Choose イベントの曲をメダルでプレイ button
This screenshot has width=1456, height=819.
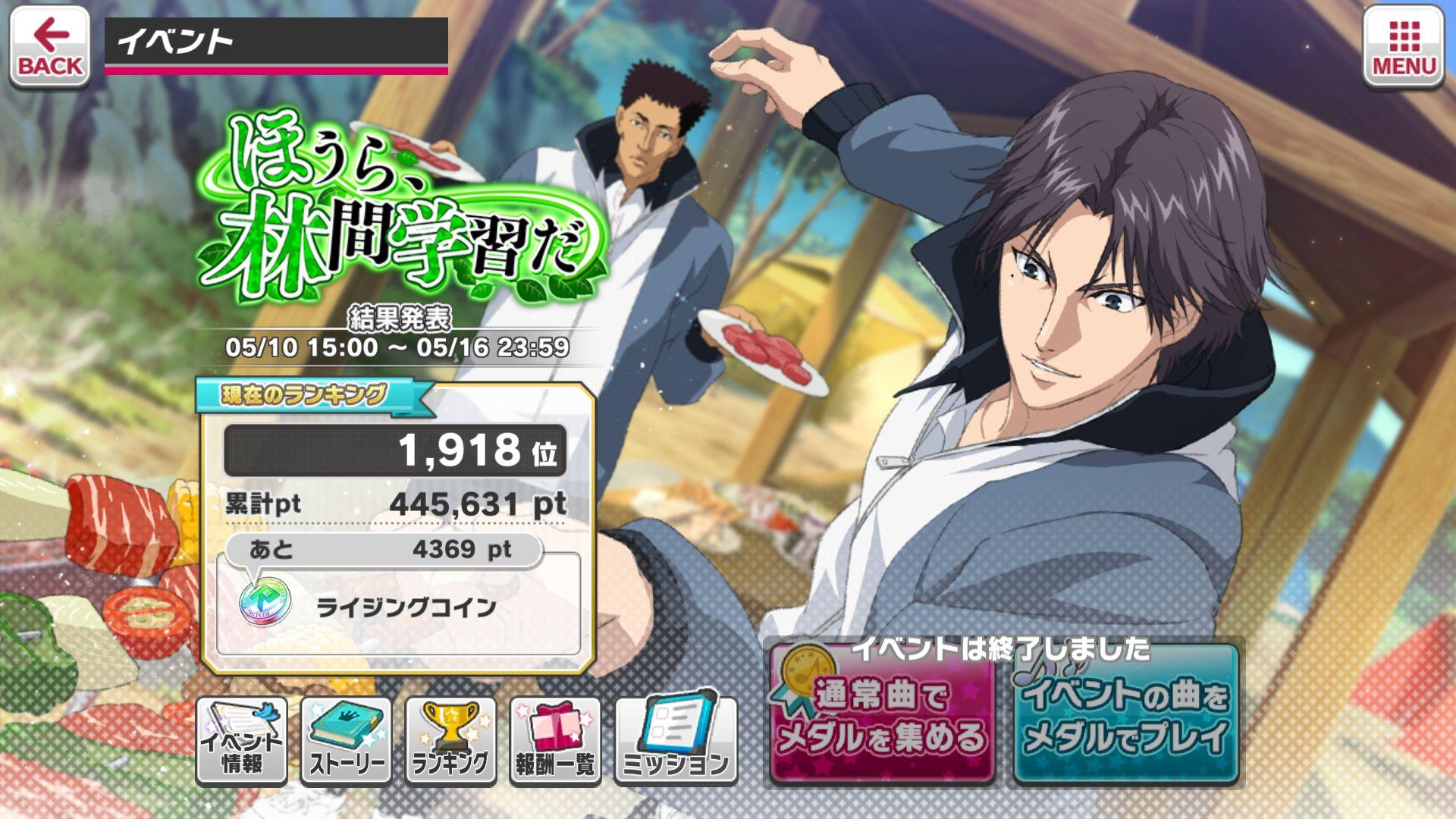[x=1125, y=715]
